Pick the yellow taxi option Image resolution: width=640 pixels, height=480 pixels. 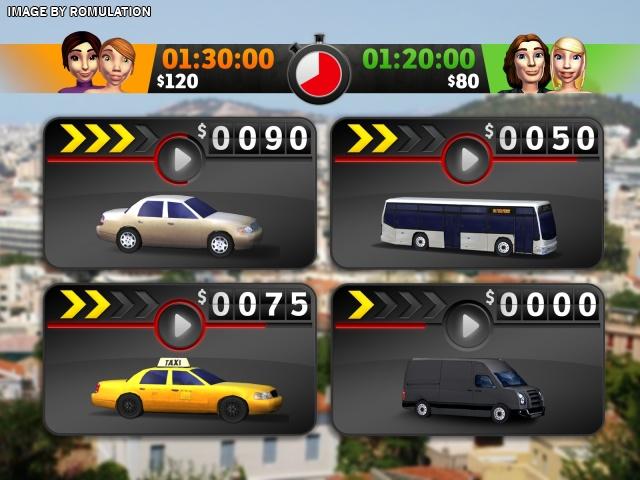click(186, 389)
